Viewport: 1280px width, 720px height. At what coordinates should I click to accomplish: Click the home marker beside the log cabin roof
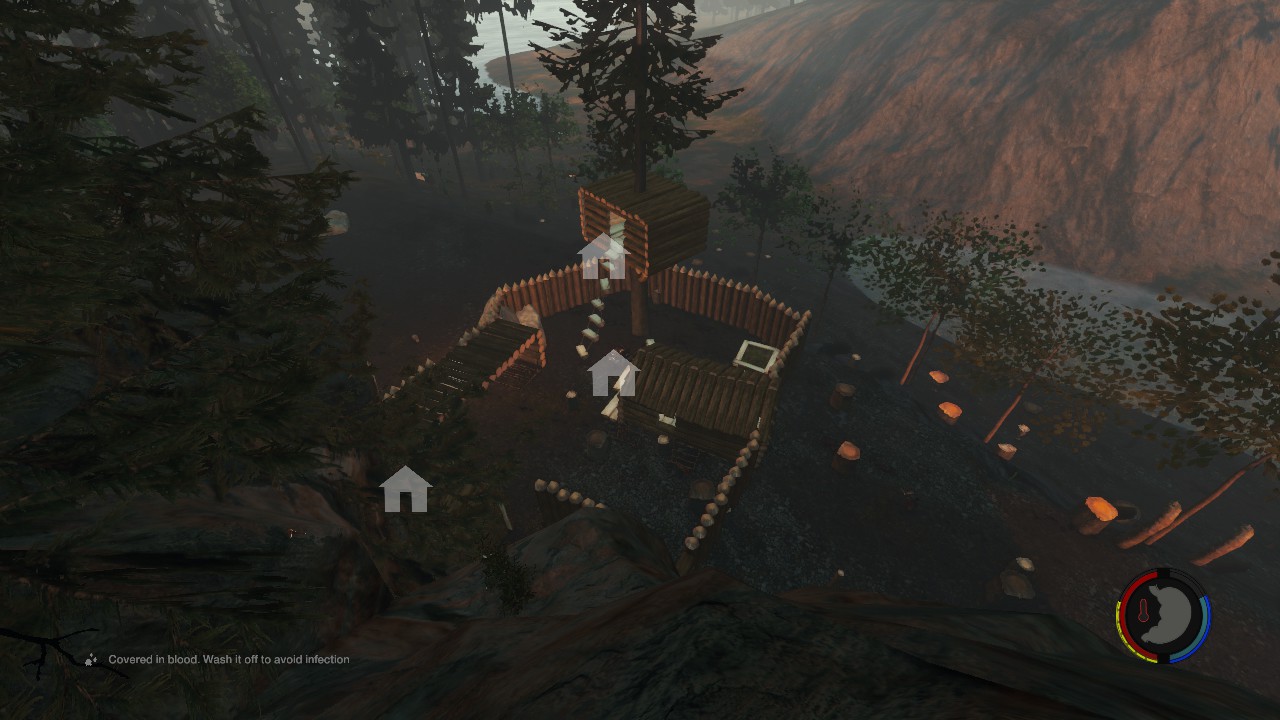pos(613,373)
